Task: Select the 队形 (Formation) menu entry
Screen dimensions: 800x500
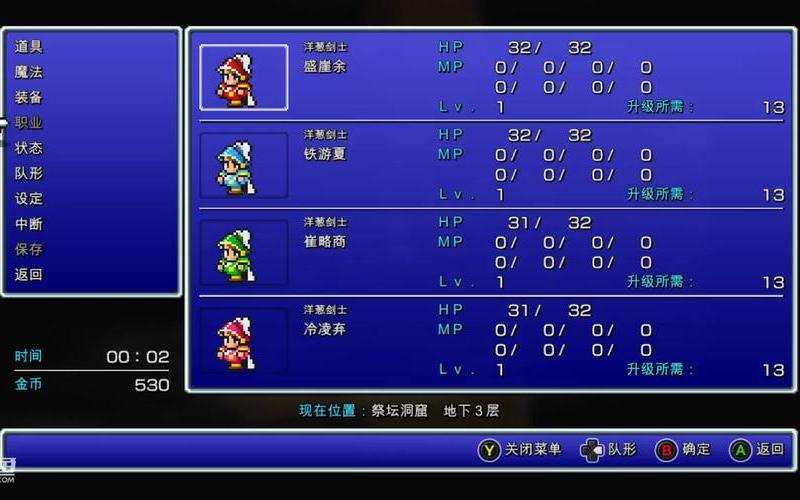Action: [29, 173]
